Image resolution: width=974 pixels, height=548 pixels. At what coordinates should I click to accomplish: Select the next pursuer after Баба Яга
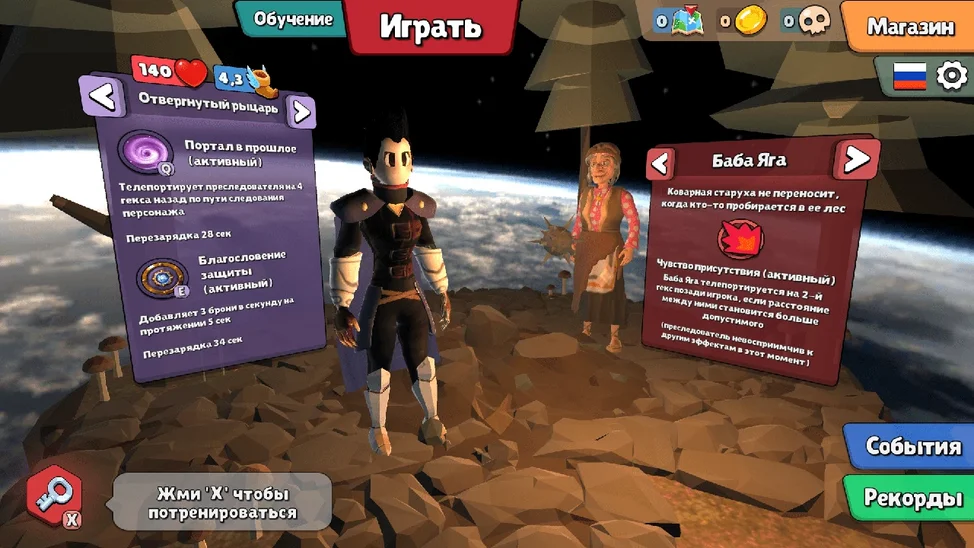tap(856, 158)
